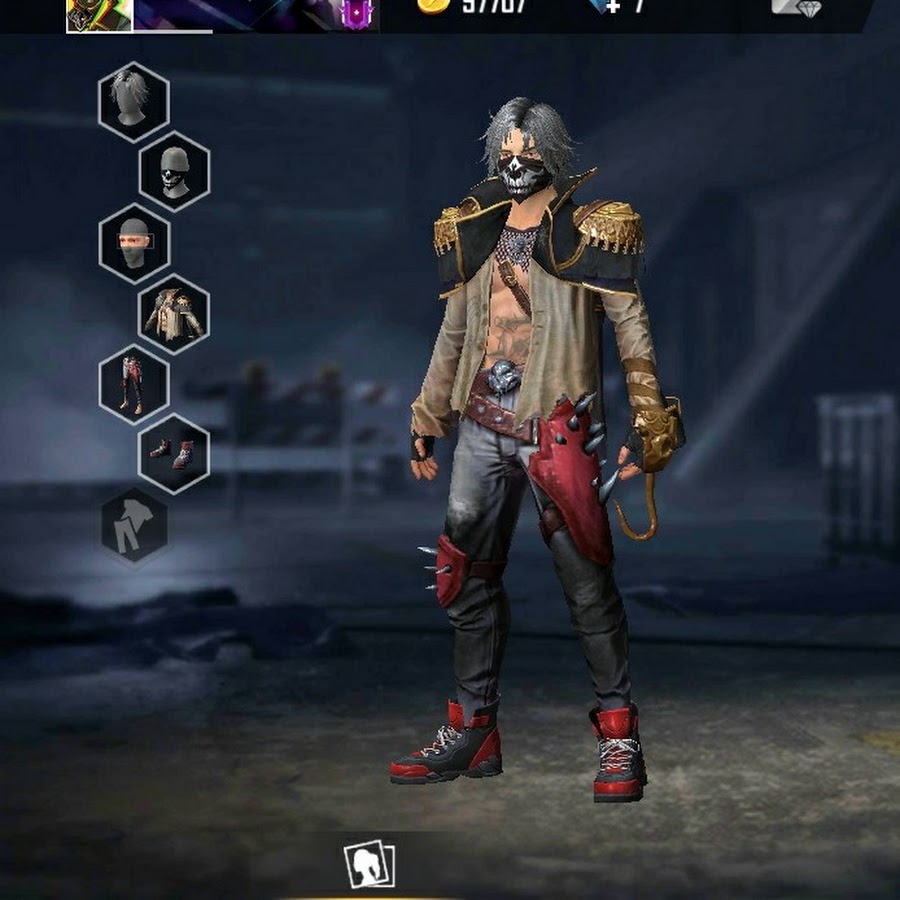Select the grey hair hexagon slot
The width and height of the screenshot is (900, 900).
[134, 101]
